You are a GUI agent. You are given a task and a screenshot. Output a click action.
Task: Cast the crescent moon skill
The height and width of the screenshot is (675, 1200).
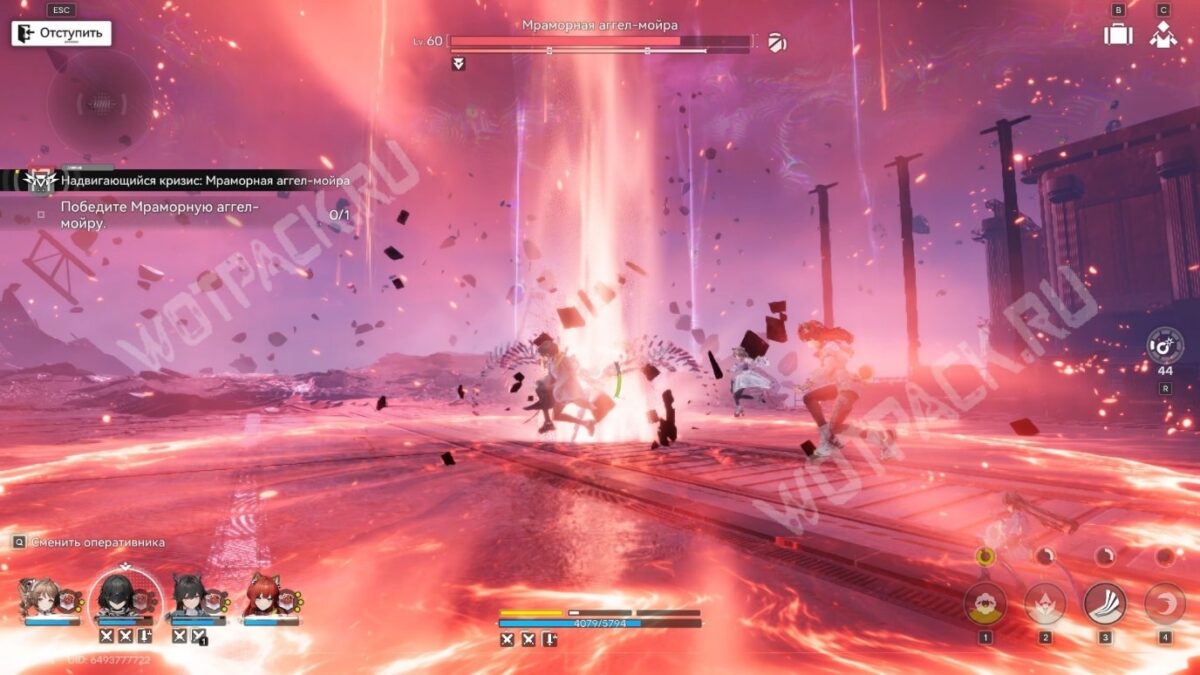(1164, 604)
